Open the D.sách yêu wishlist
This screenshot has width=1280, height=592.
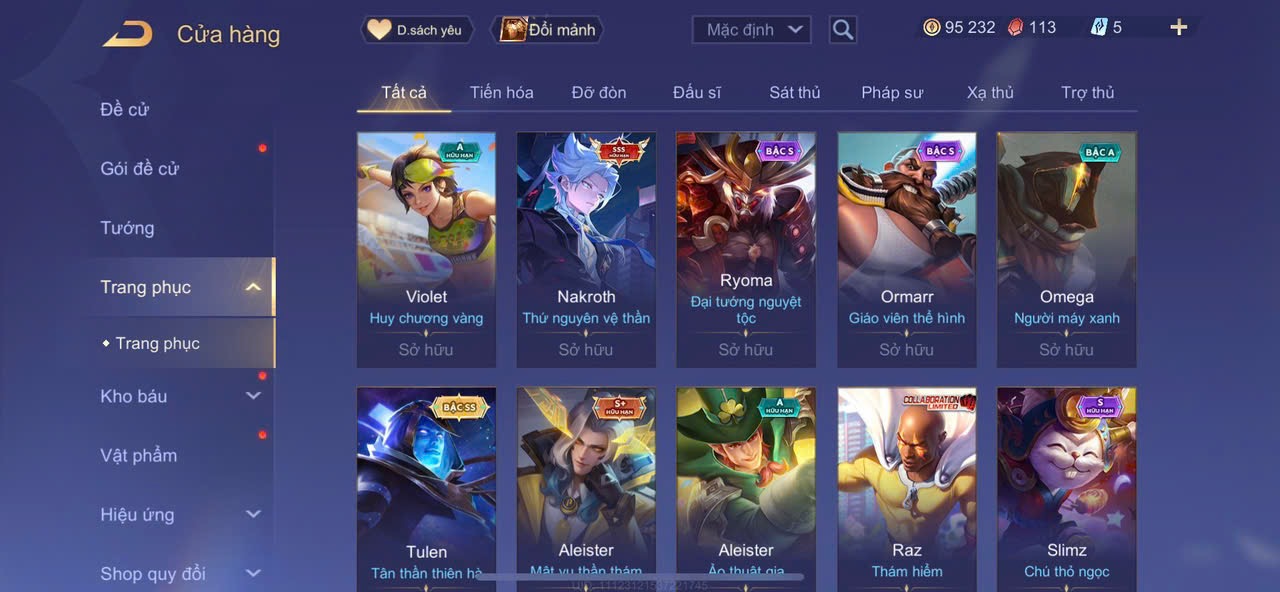(417, 30)
